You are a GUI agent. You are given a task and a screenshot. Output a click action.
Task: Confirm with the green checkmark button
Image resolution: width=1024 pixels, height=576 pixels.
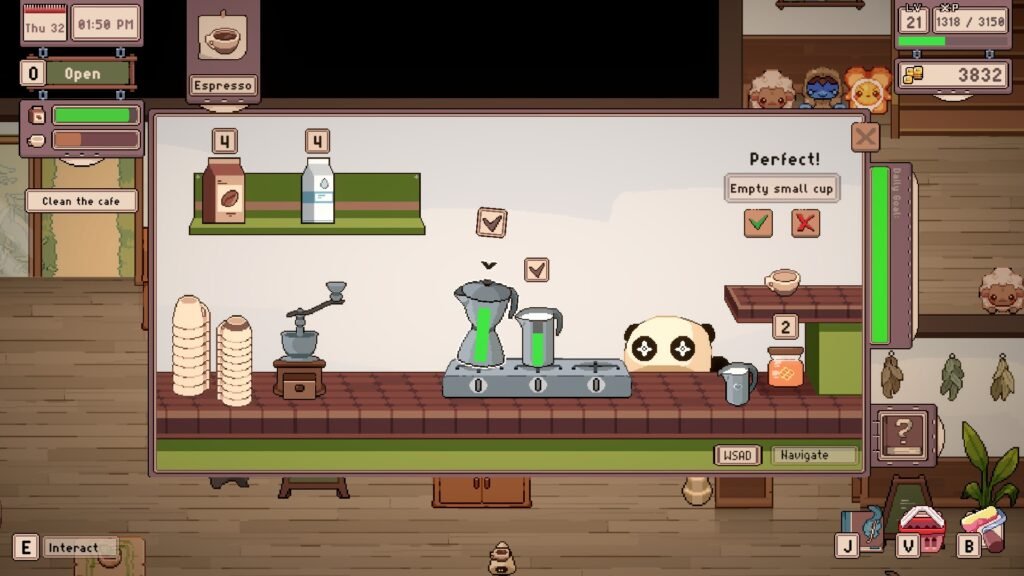pyautogui.click(x=758, y=223)
